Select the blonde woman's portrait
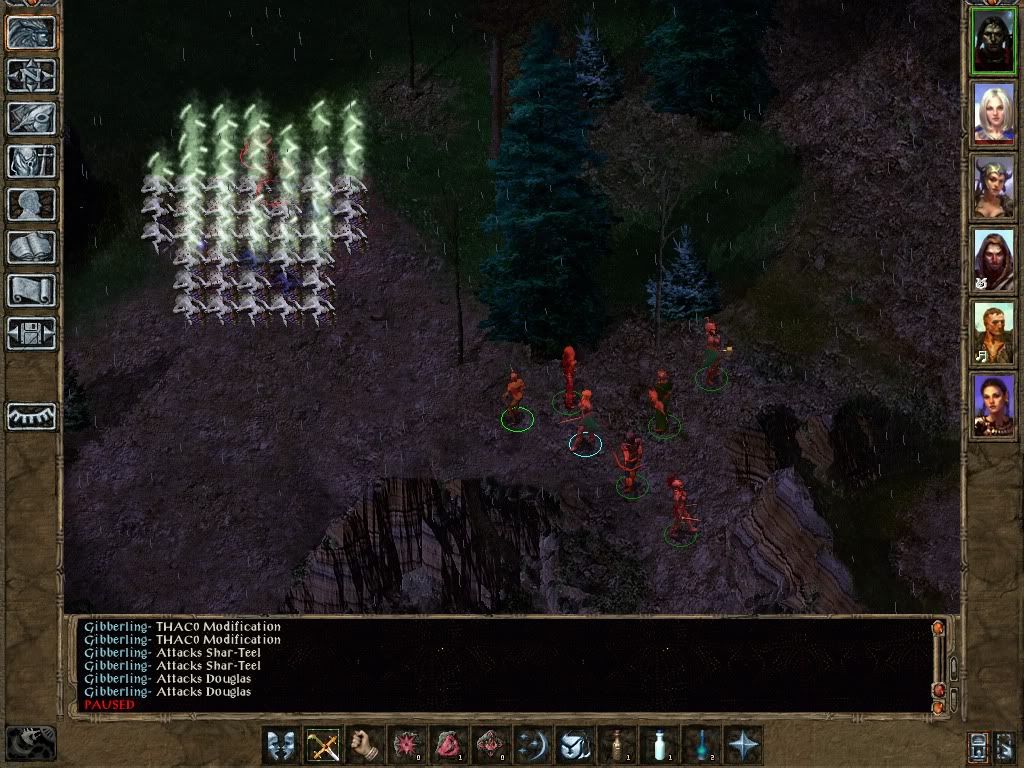 coord(993,113)
